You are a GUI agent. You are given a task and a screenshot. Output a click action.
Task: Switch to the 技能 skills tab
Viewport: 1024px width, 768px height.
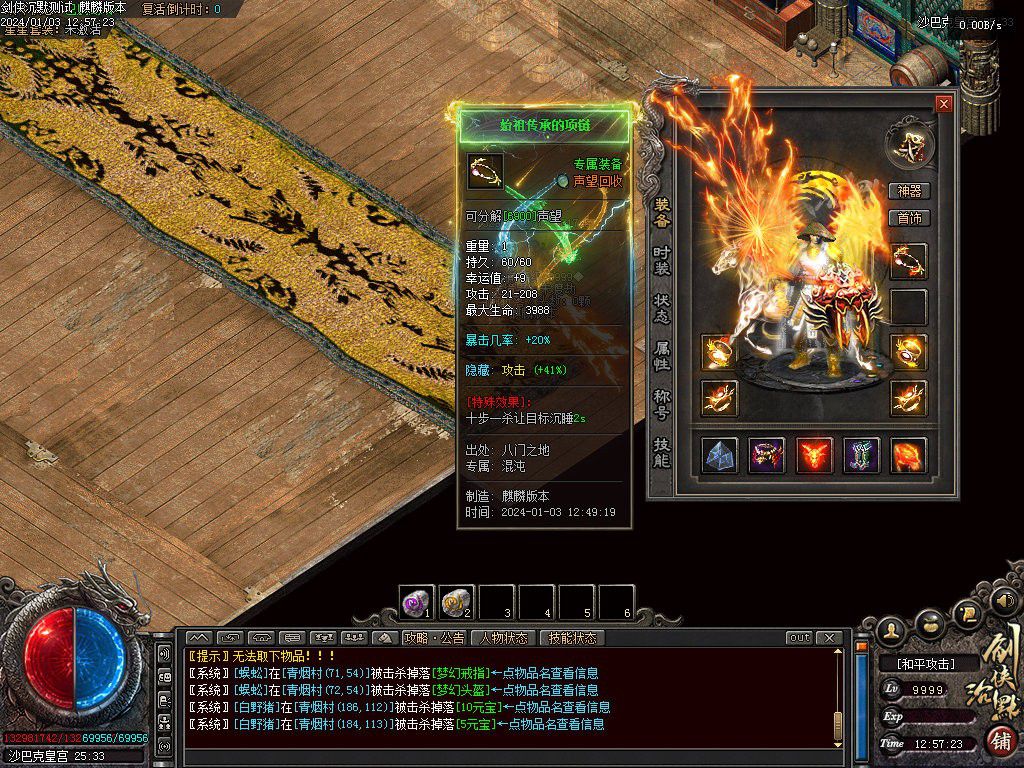[x=661, y=452]
